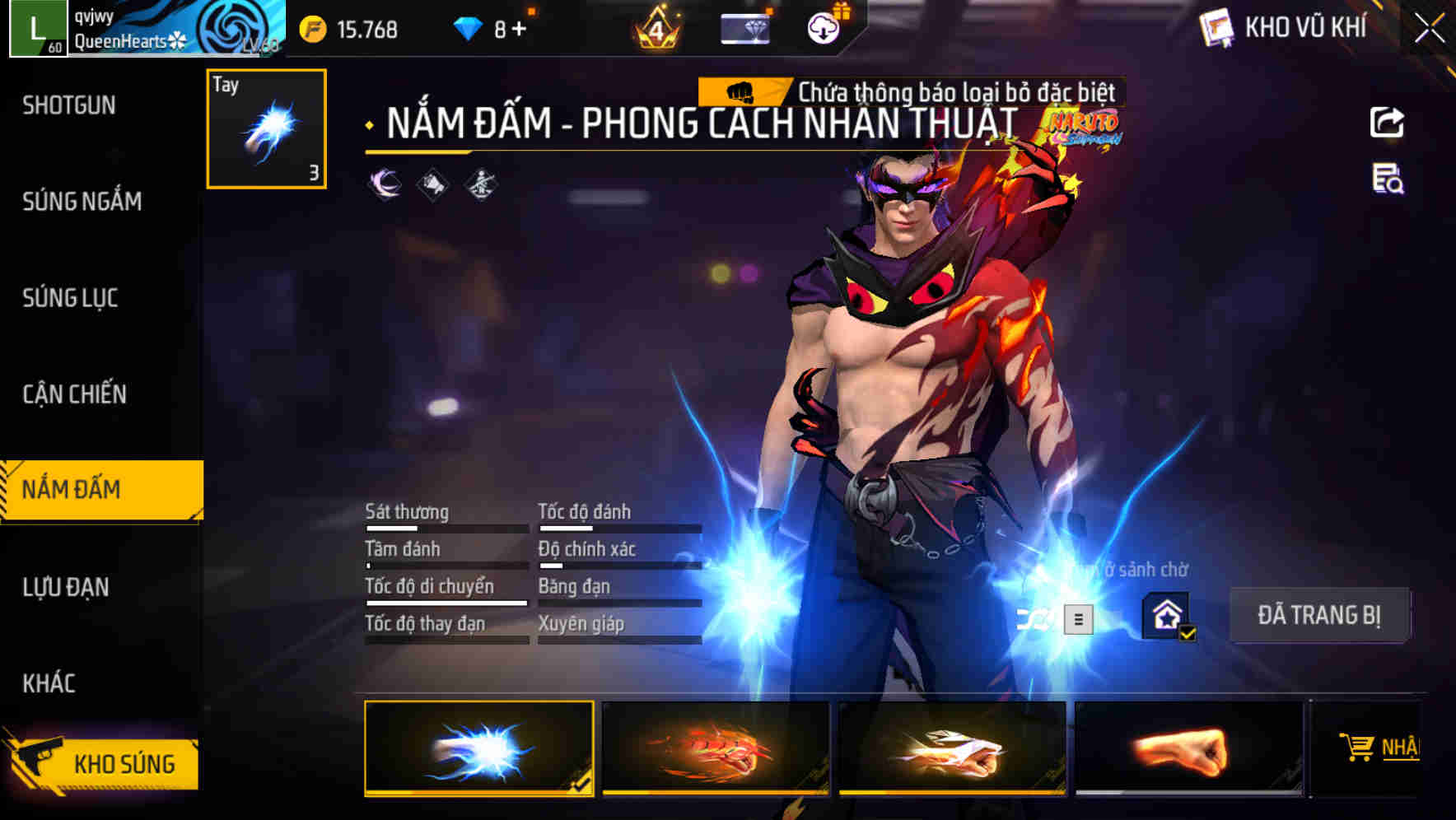The image size is (1456, 820).
Task: Enable the star-house lobby display checkbox
Action: [x=1169, y=616]
